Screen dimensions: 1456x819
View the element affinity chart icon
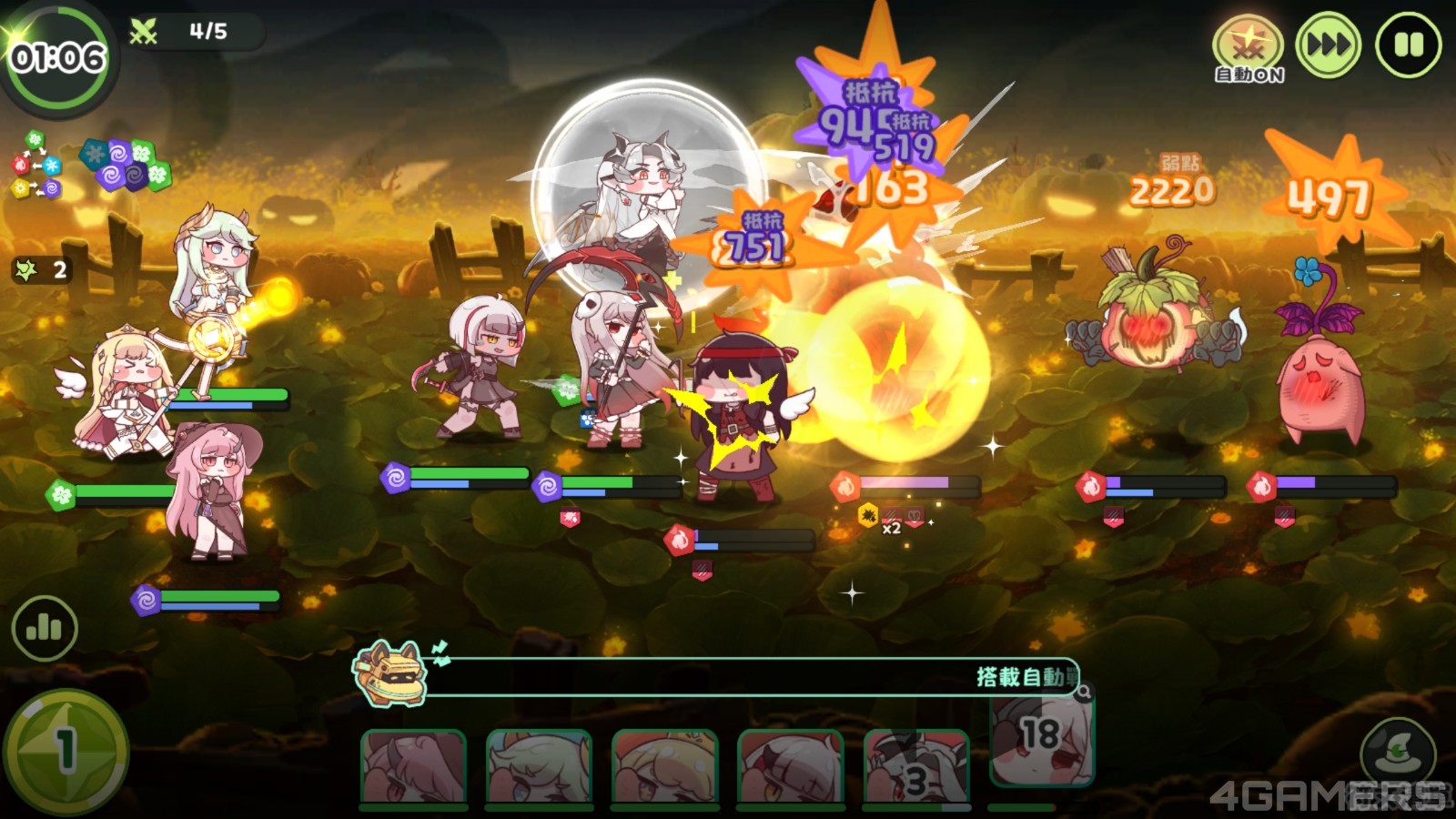pyautogui.click(x=35, y=165)
